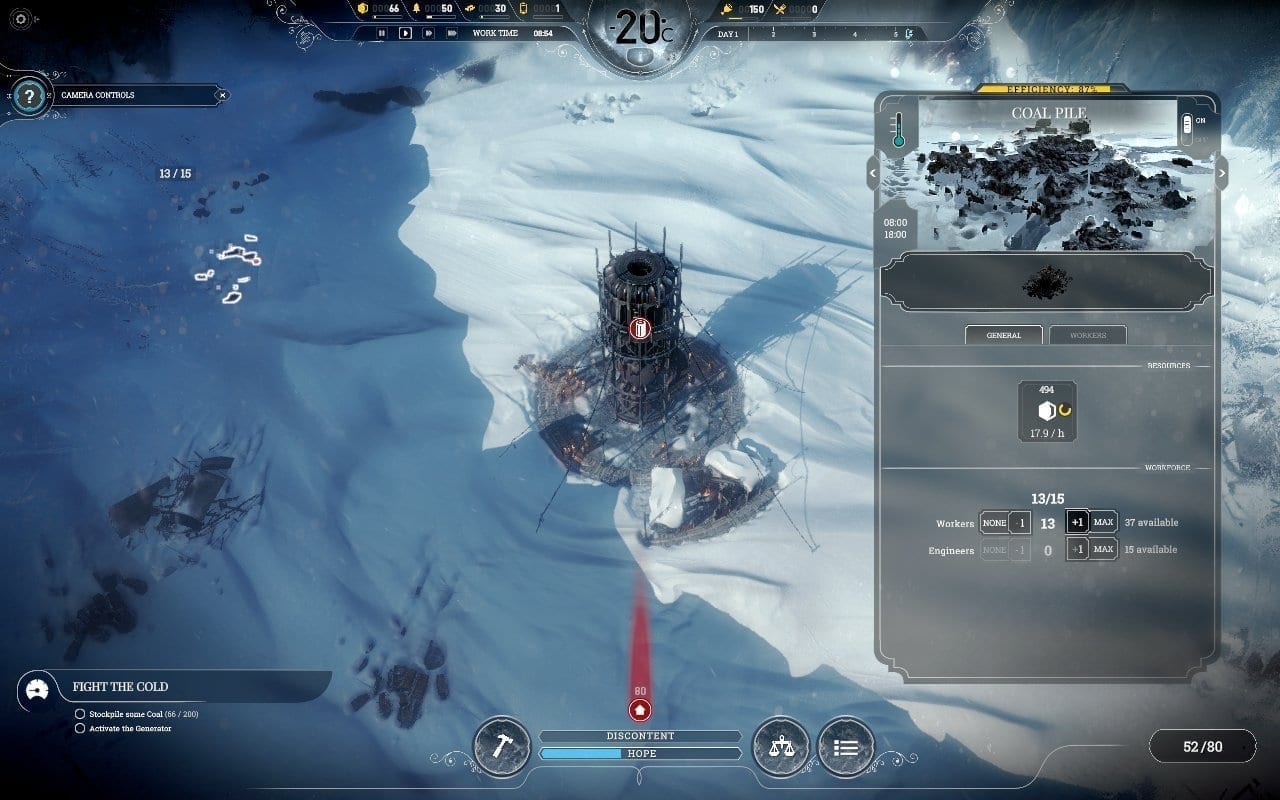Open the settings gear menu
1280x800 pixels.
tap(21, 18)
